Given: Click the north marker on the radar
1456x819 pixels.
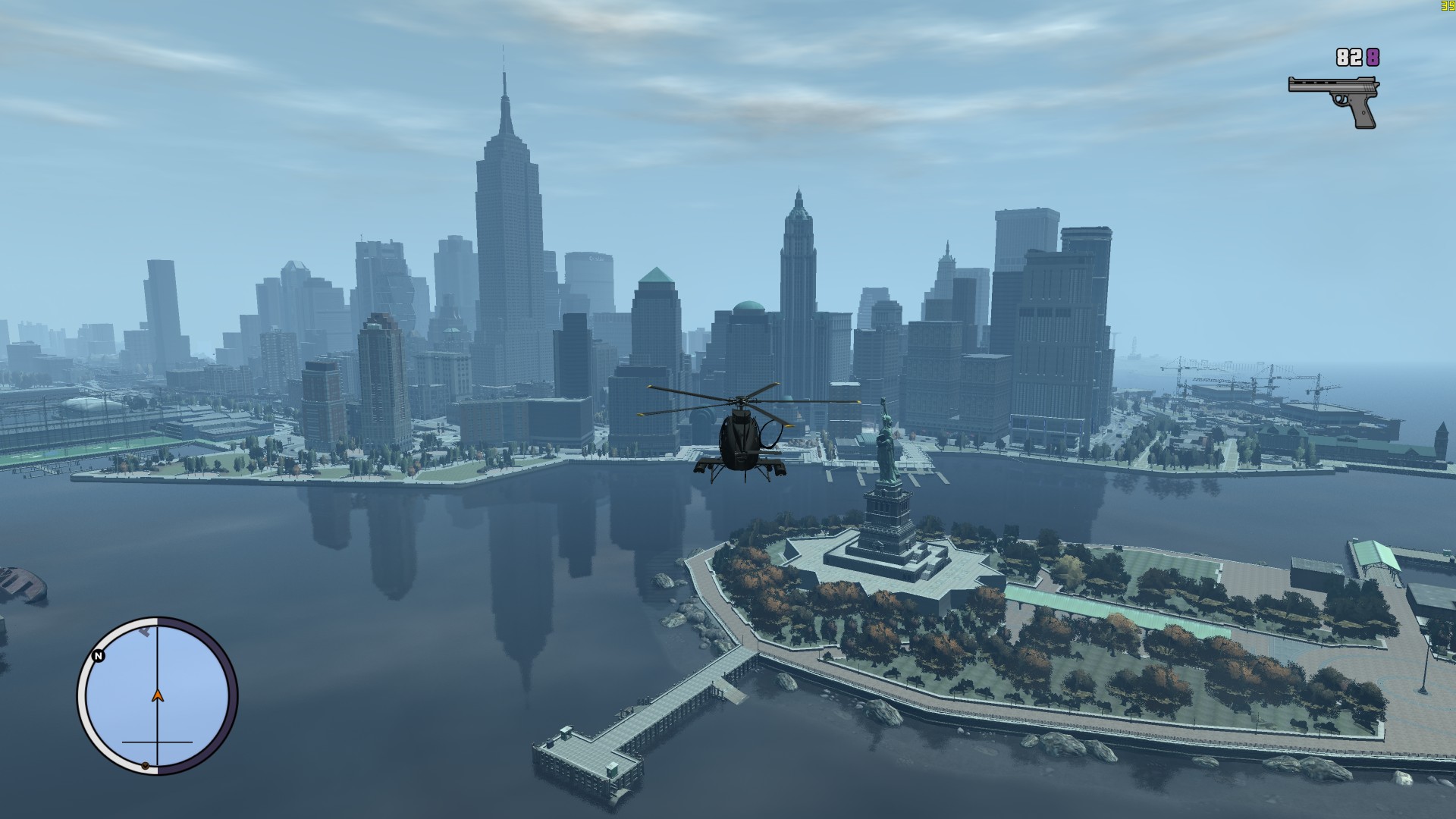Looking at the screenshot, I should [x=99, y=656].
